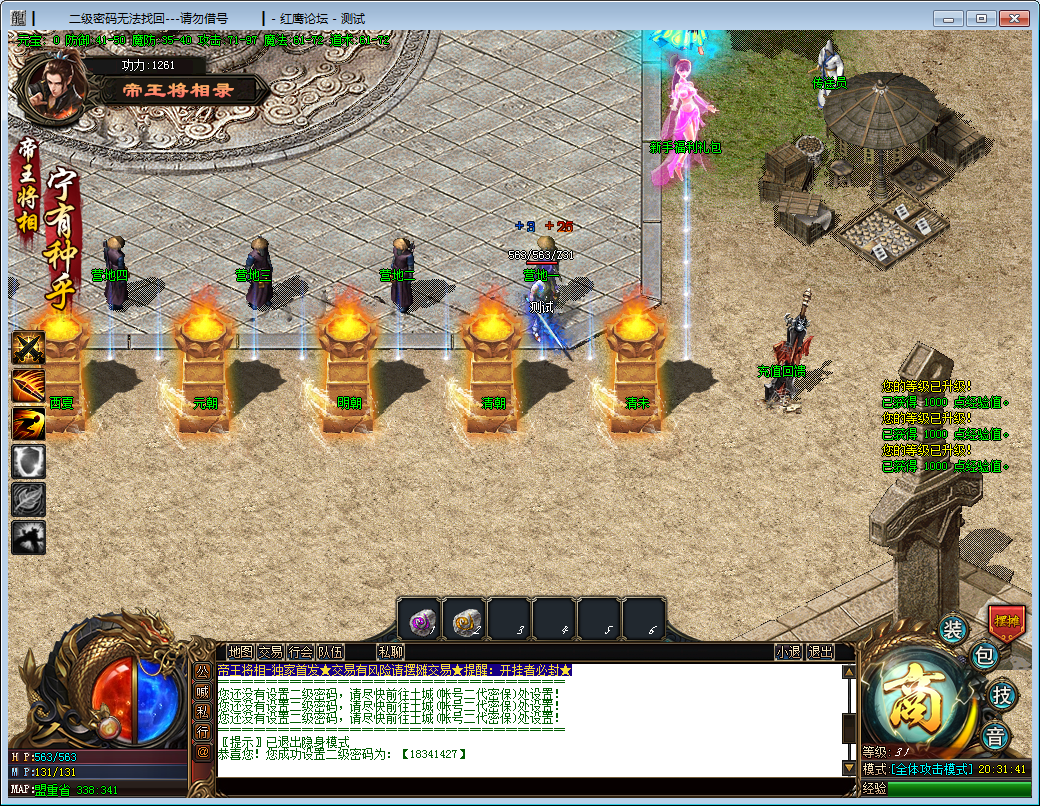This screenshot has height=806, width=1040.
Task: Use the orange swirl scroll in hotbar slot 2
Action: (x=464, y=620)
